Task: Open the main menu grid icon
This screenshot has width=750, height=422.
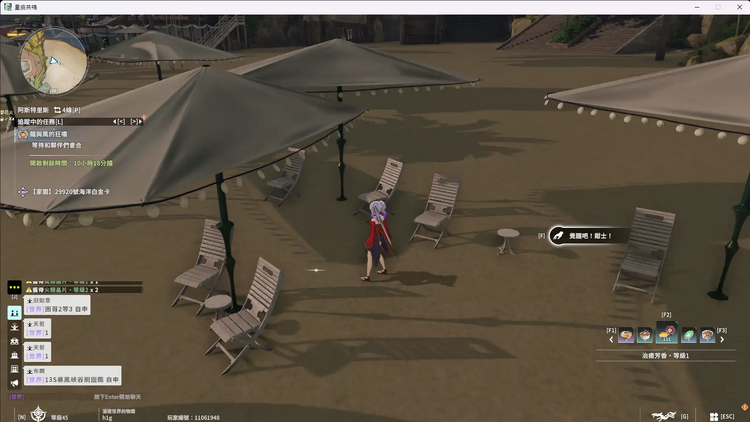Action: pos(713,416)
